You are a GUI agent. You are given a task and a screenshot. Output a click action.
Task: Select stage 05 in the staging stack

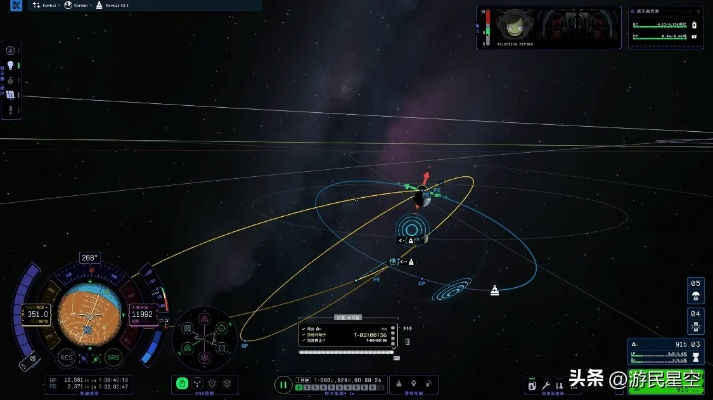click(696, 285)
